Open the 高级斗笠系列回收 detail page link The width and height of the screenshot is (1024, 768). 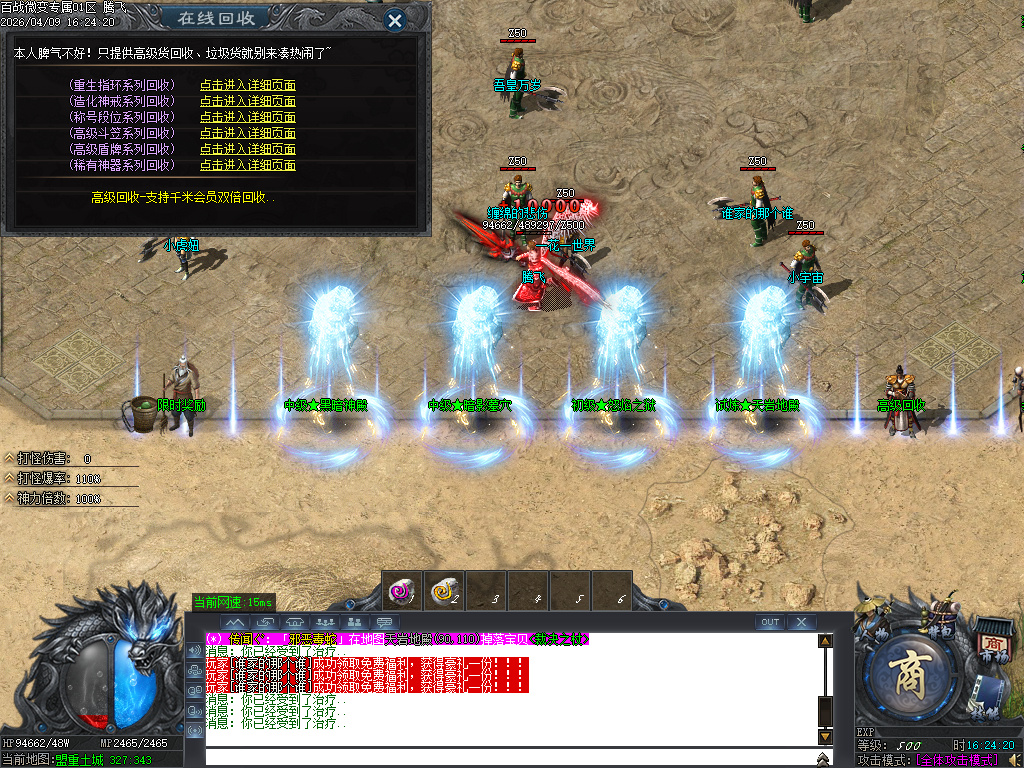pyautogui.click(x=247, y=133)
